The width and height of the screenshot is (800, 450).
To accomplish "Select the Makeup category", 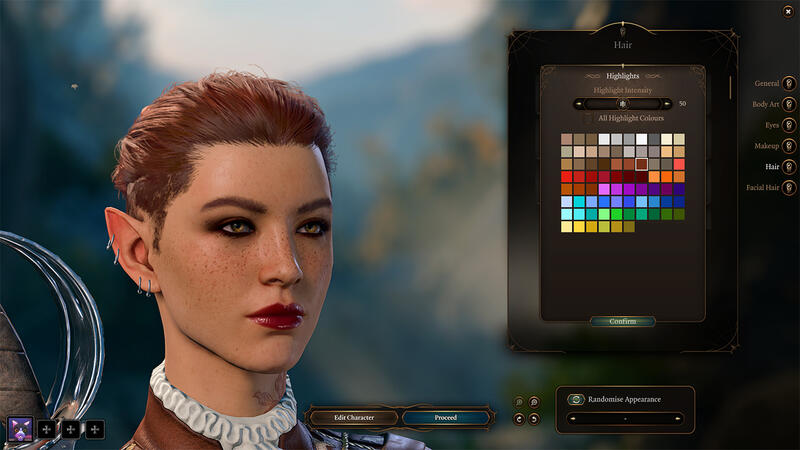I will tap(789, 146).
